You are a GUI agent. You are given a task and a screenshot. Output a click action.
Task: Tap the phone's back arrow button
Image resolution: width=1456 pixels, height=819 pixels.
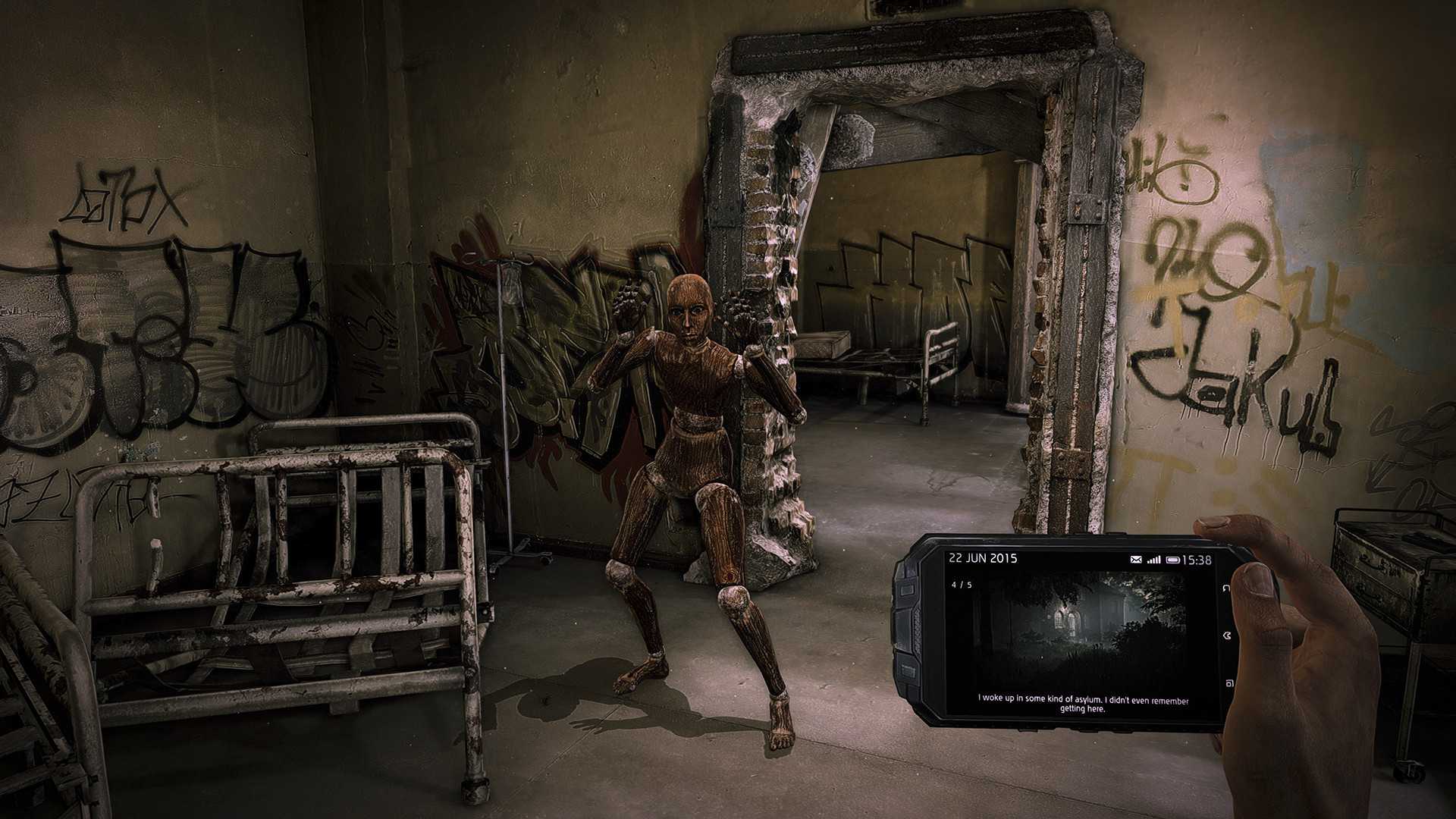click(x=1225, y=588)
